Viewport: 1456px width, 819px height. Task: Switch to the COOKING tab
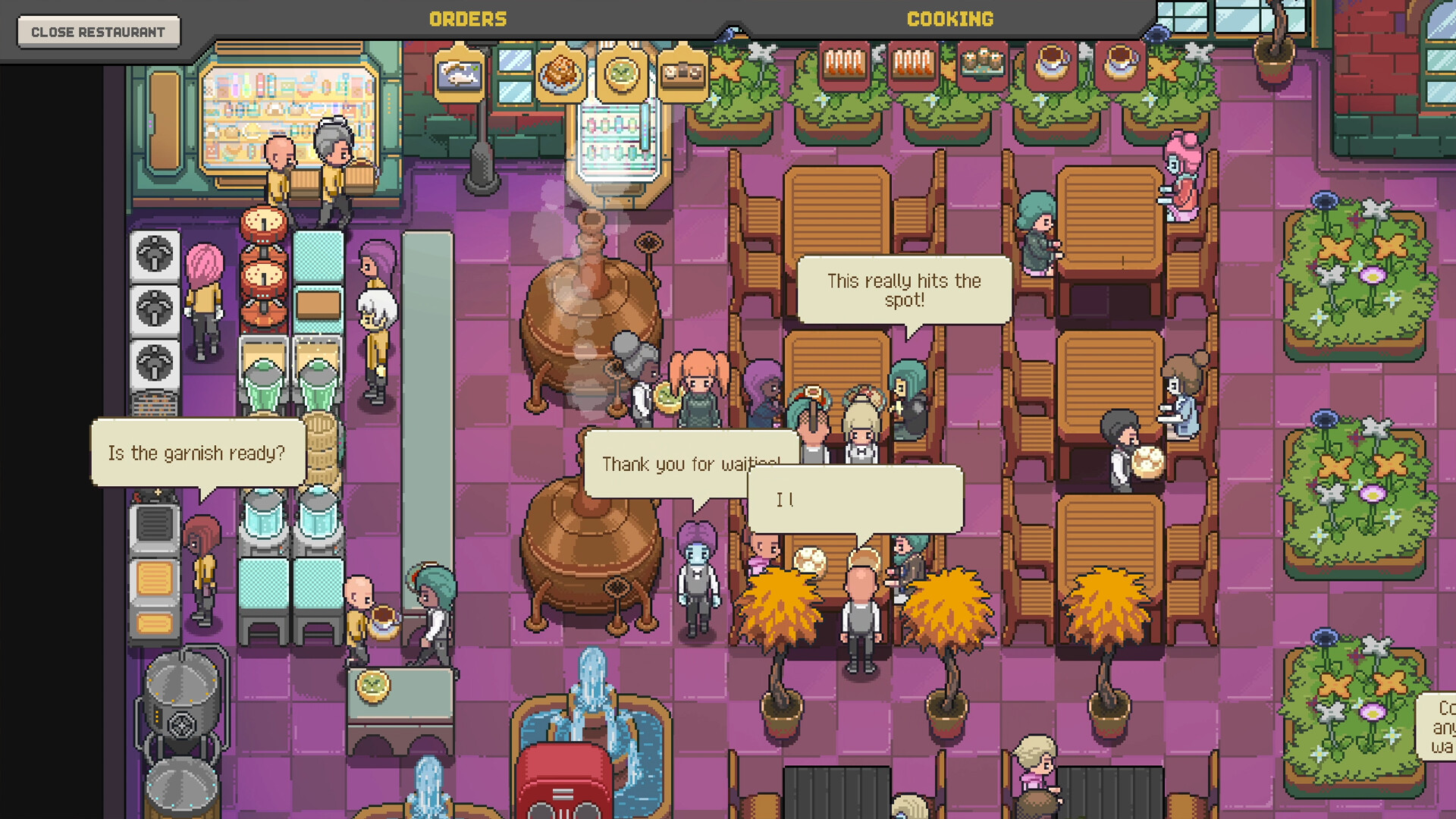[x=949, y=19]
